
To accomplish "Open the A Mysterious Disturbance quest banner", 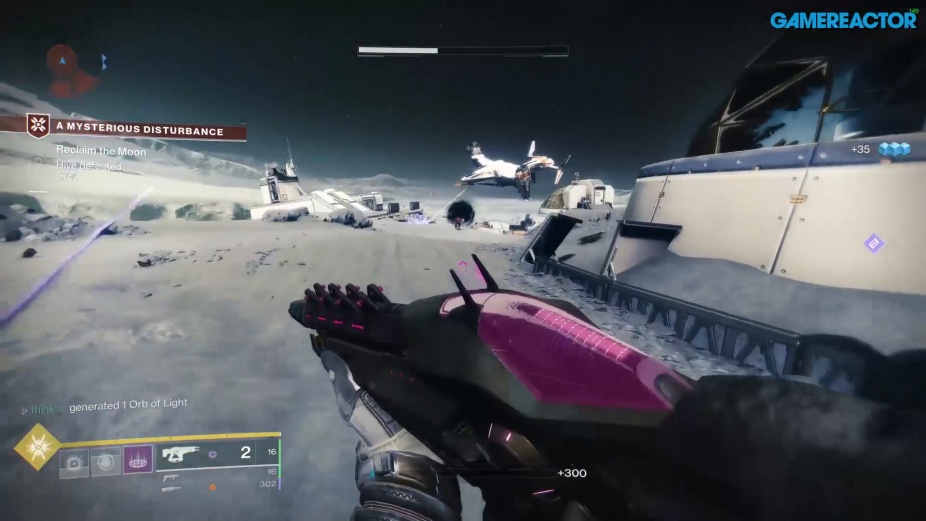I will click(136, 128).
